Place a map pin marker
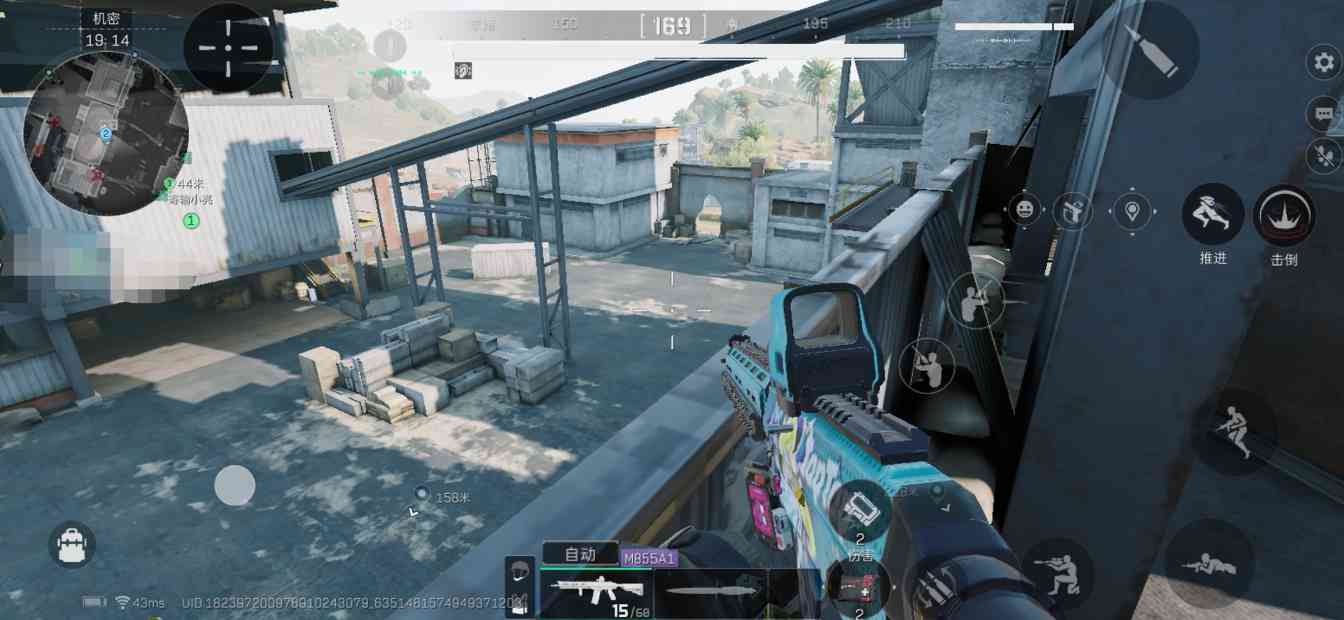This screenshot has height=620, width=1344. [1131, 211]
